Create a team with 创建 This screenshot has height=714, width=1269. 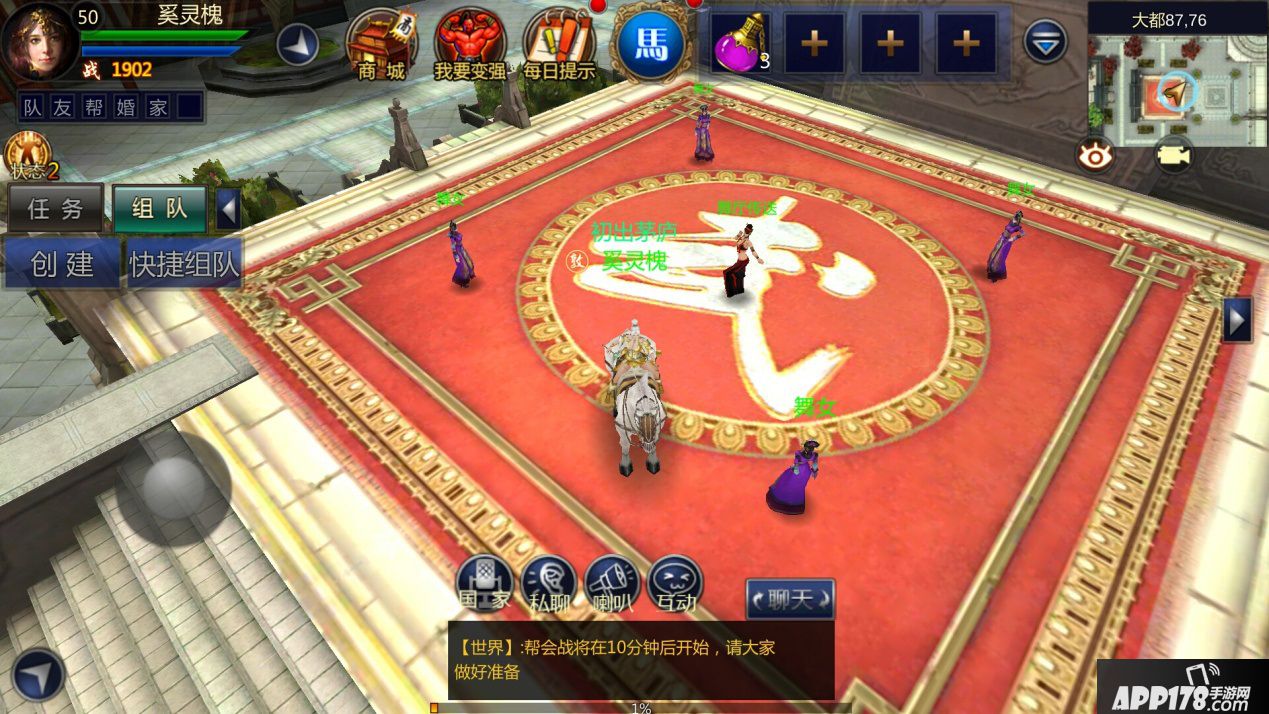tap(61, 264)
